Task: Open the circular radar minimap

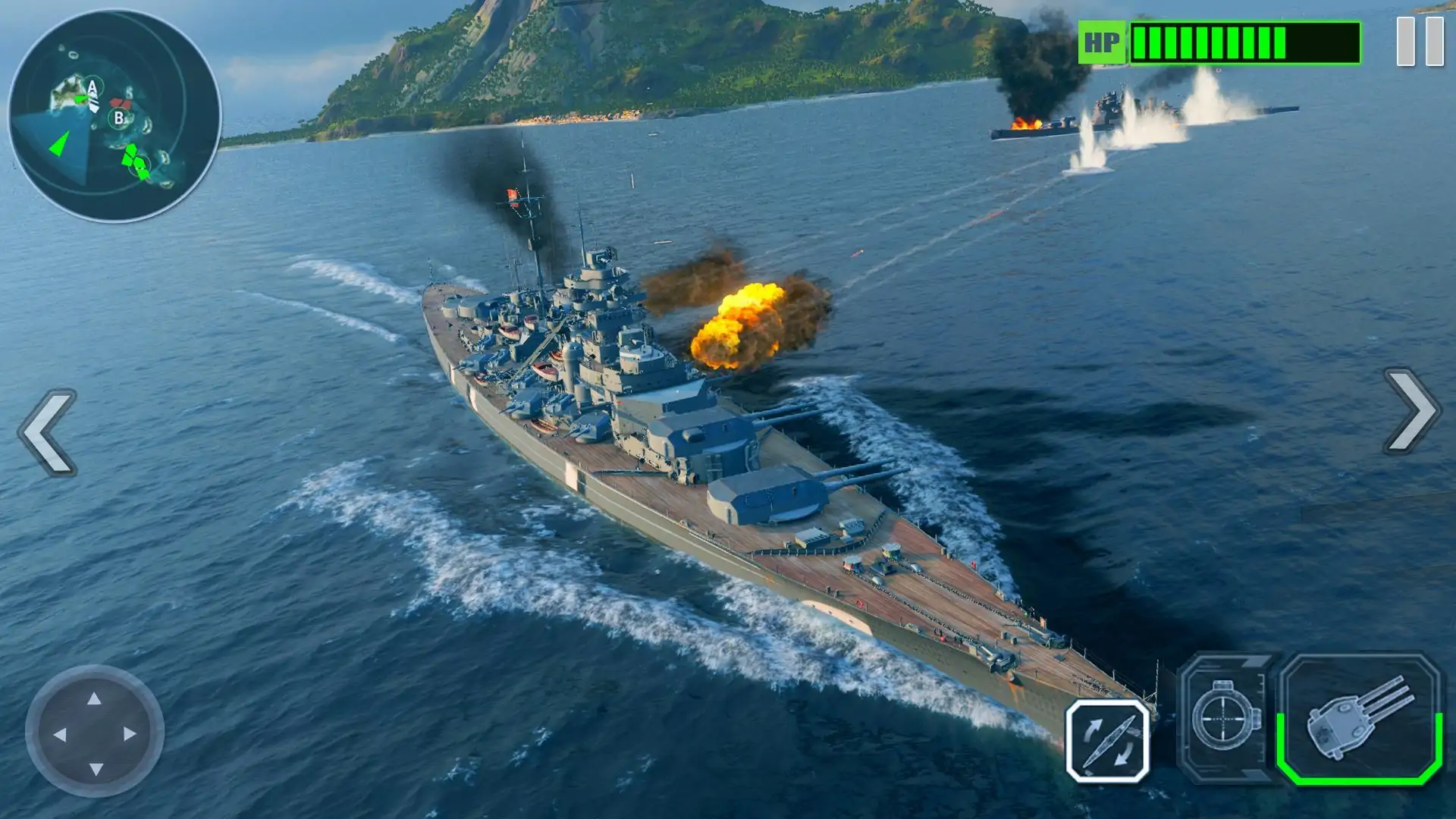Action: coord(115,116)
